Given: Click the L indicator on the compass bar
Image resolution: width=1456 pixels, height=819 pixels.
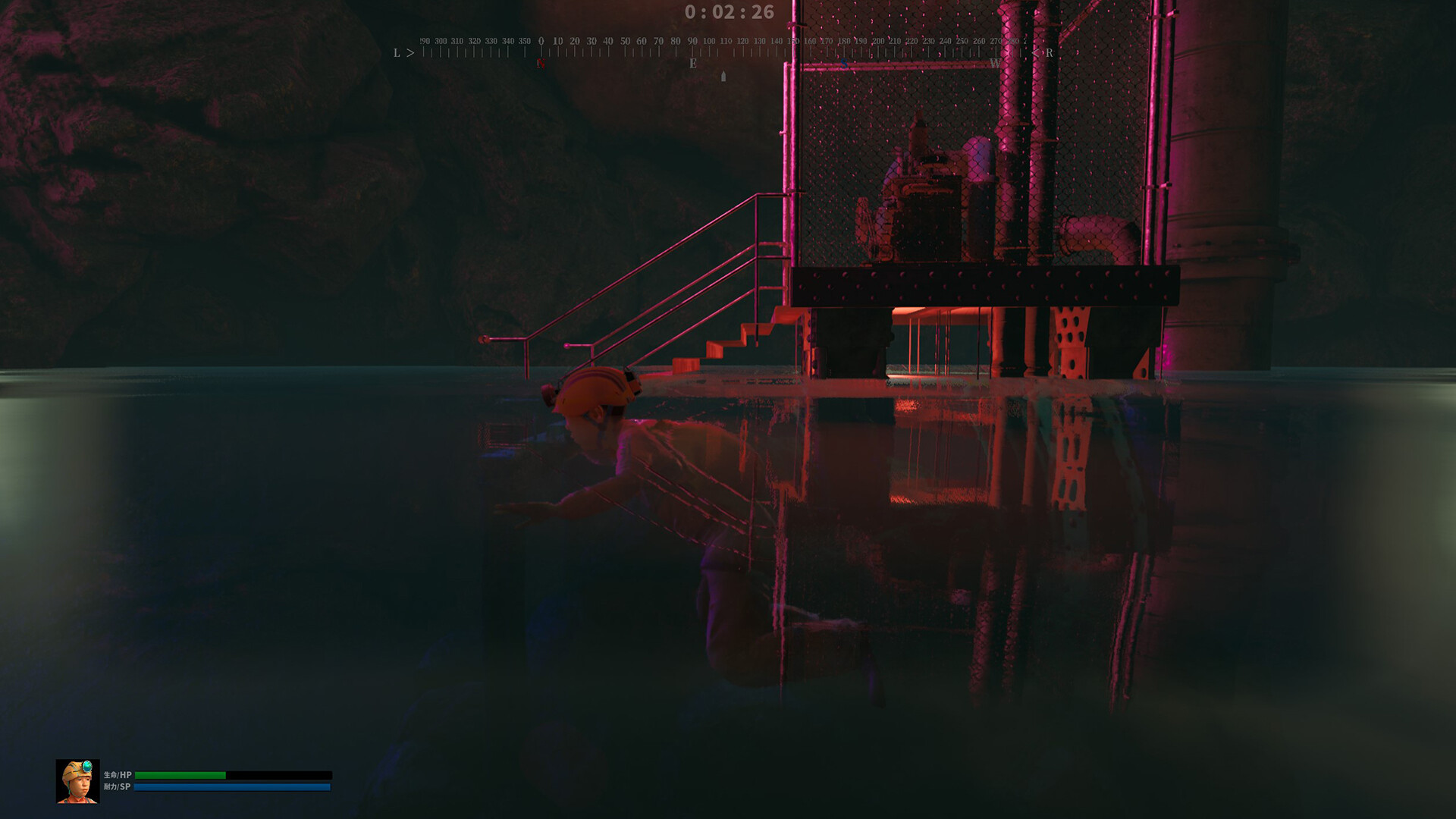Looking at the screenshot, I should 395,52.
